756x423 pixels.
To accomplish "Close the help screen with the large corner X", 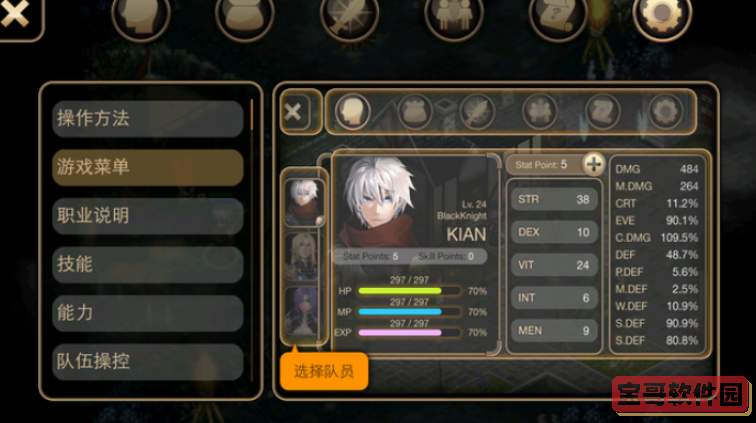I will click(x=14, y=17).
